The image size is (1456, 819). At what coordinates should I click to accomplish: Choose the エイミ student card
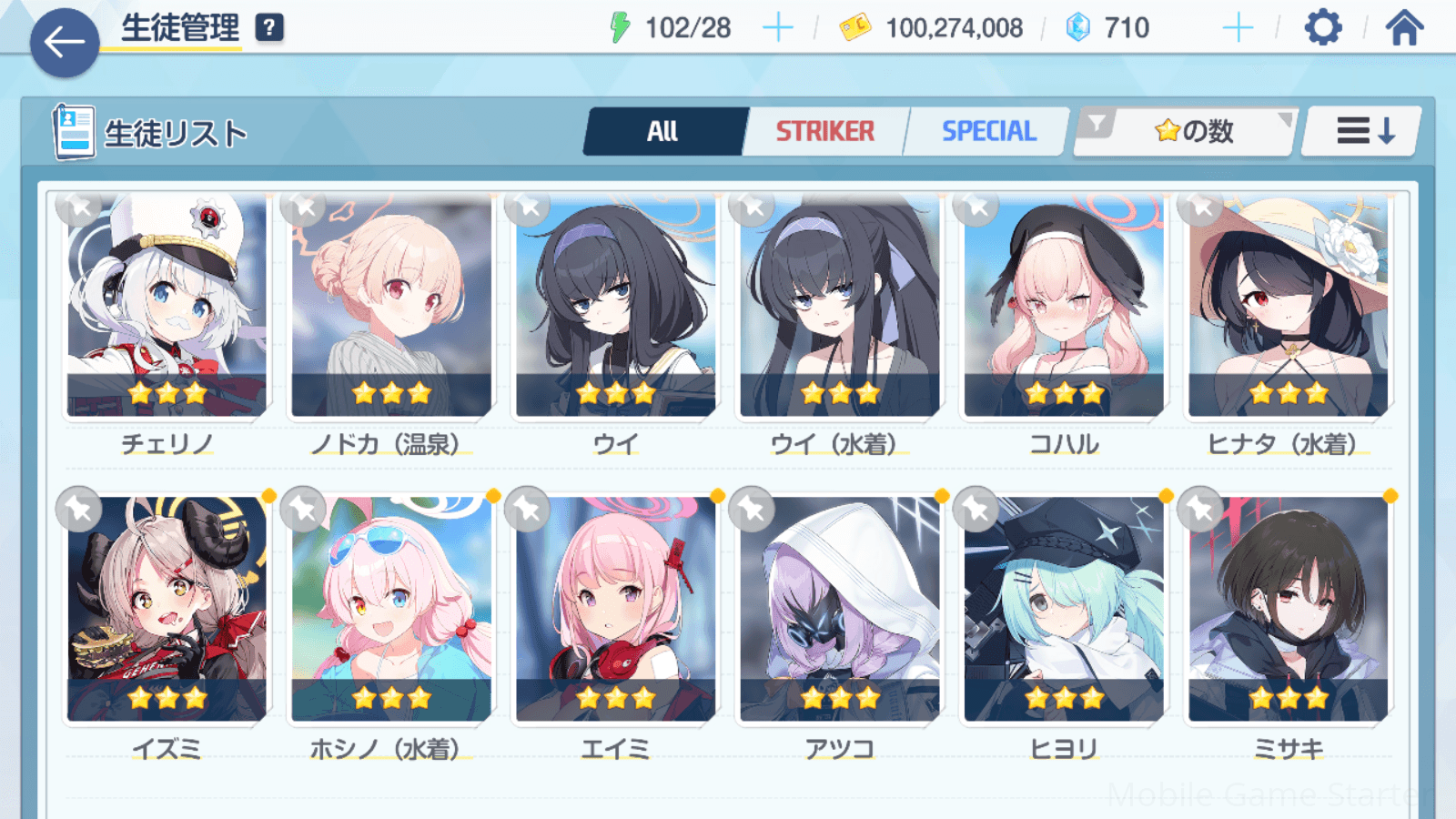pyautogui.click(x=615, y=610)
